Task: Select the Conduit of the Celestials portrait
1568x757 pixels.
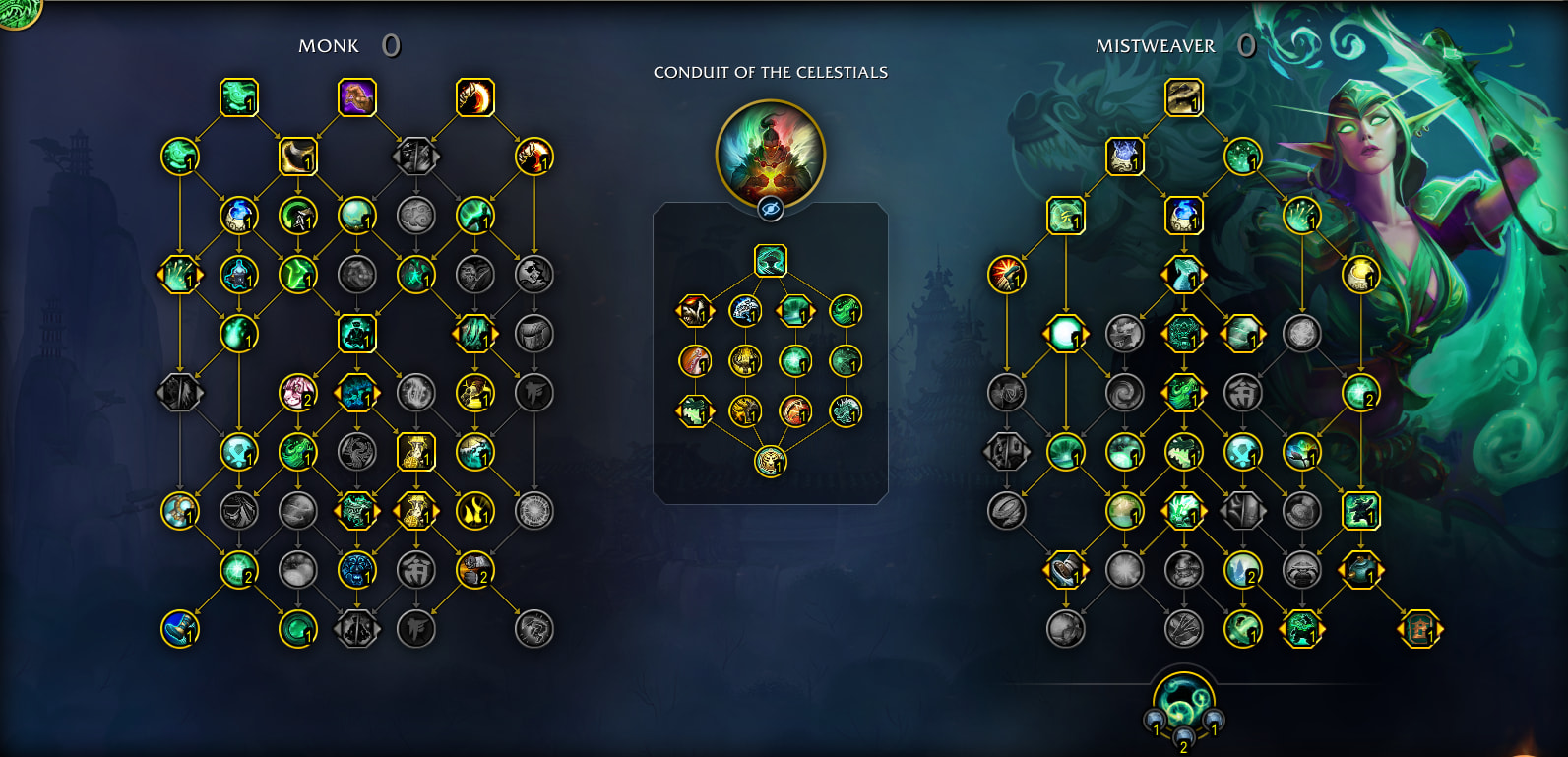Action: click(x=770, y=153)
